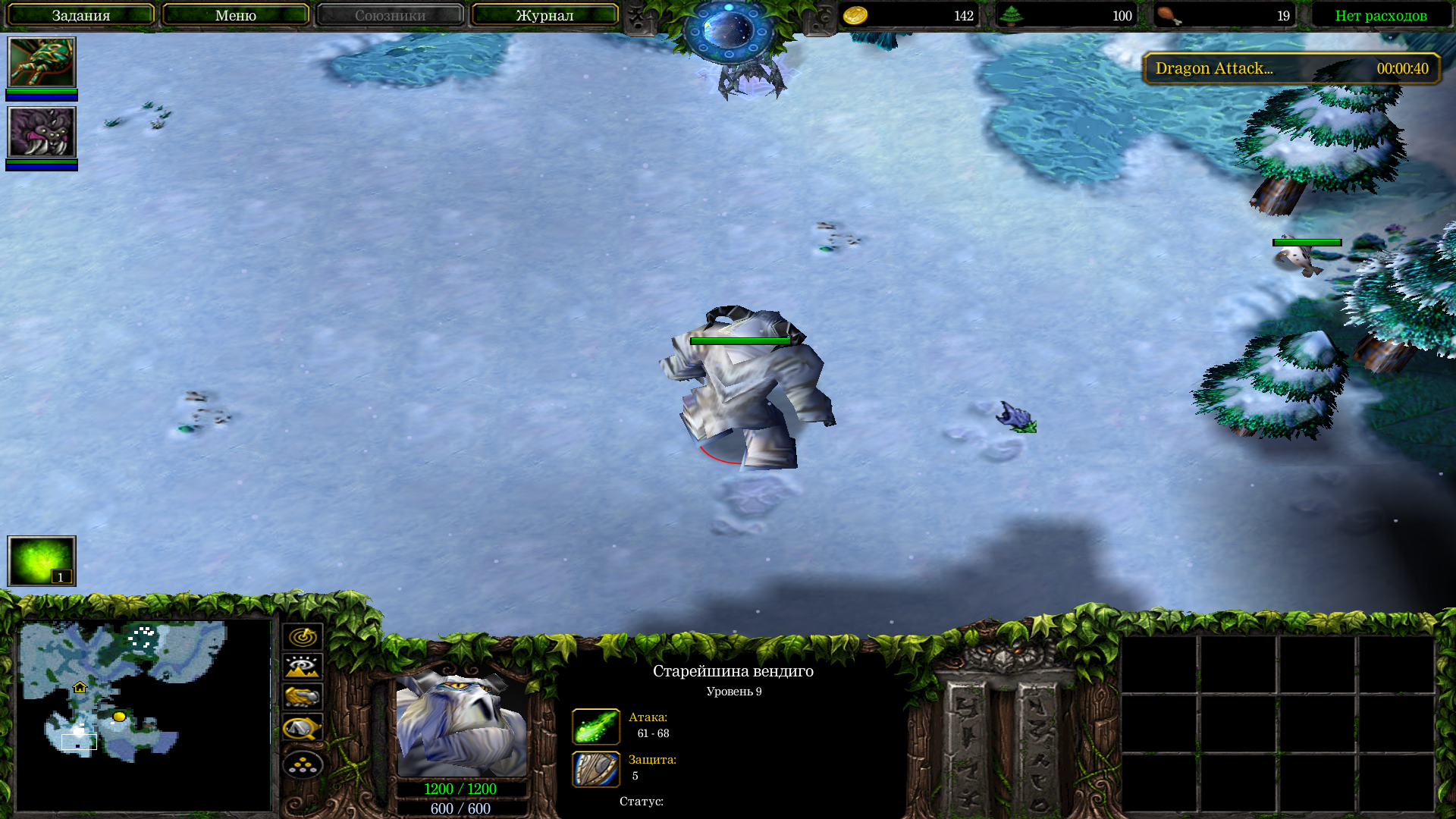Click the green claw attack icon
Screen dimensions: 1456x819
tap(597, 726)
